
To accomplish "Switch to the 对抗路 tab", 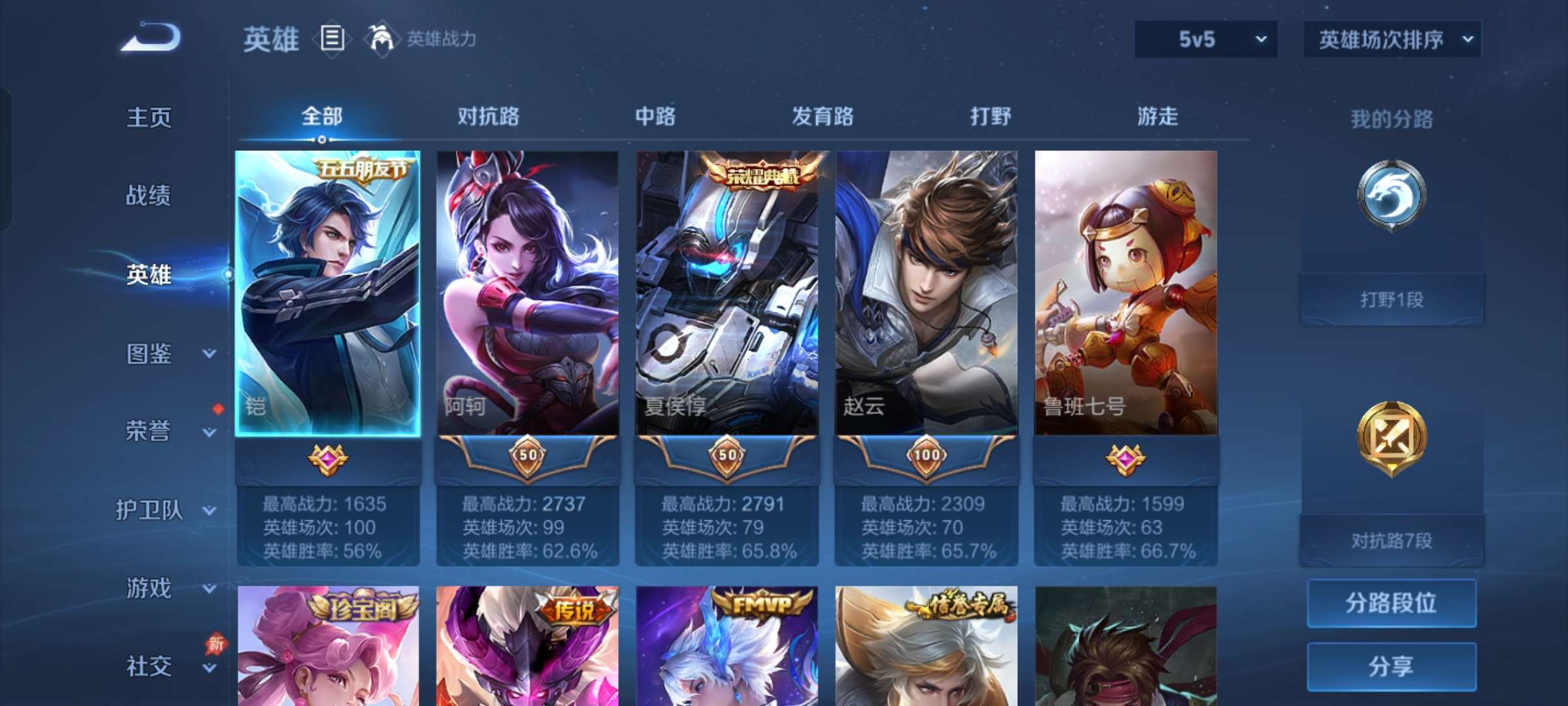I will (x=489, y=118).
